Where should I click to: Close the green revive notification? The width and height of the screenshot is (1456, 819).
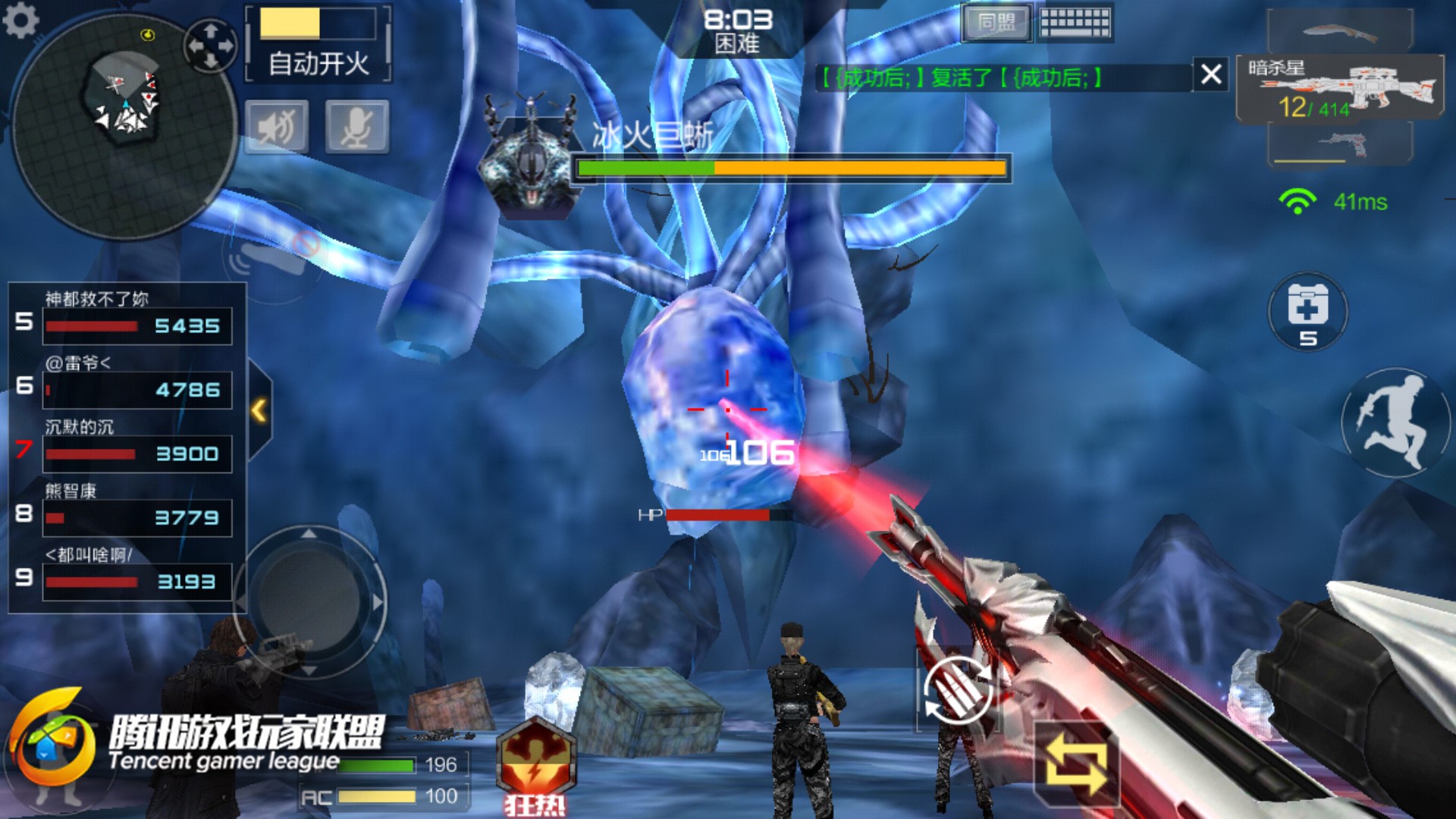(x=1210, y=74)
